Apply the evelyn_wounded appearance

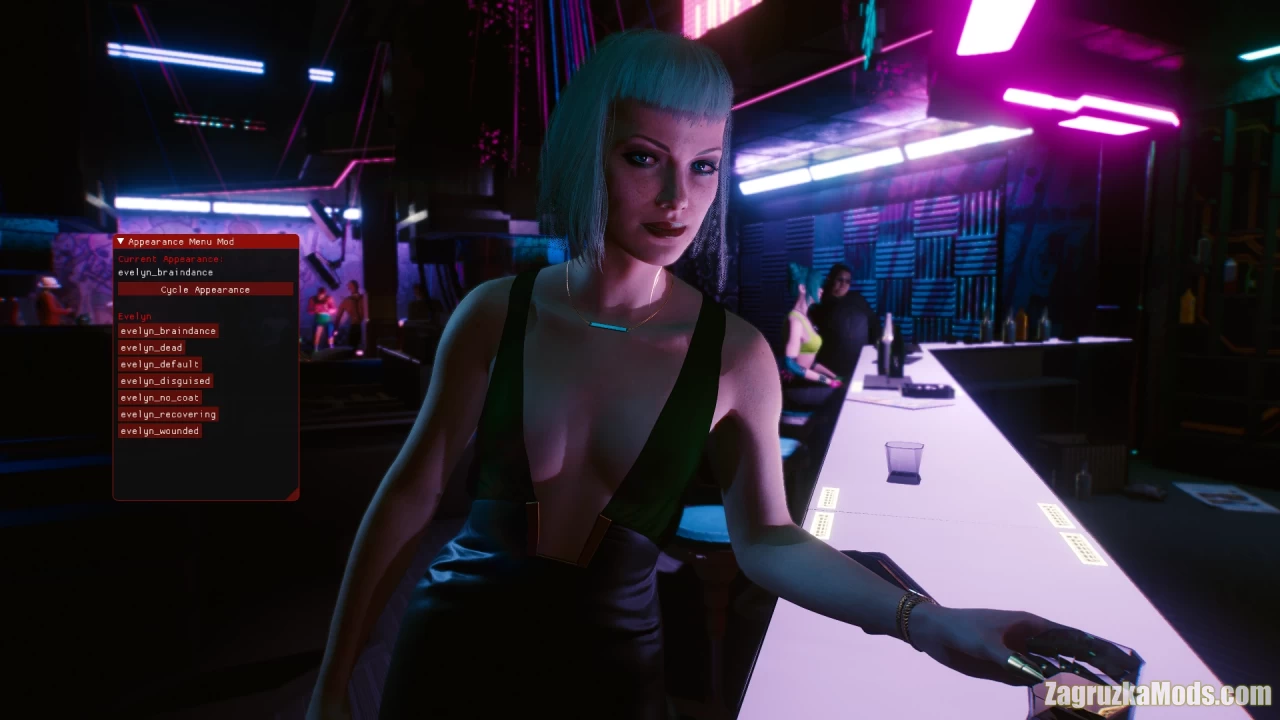point(160,431)
